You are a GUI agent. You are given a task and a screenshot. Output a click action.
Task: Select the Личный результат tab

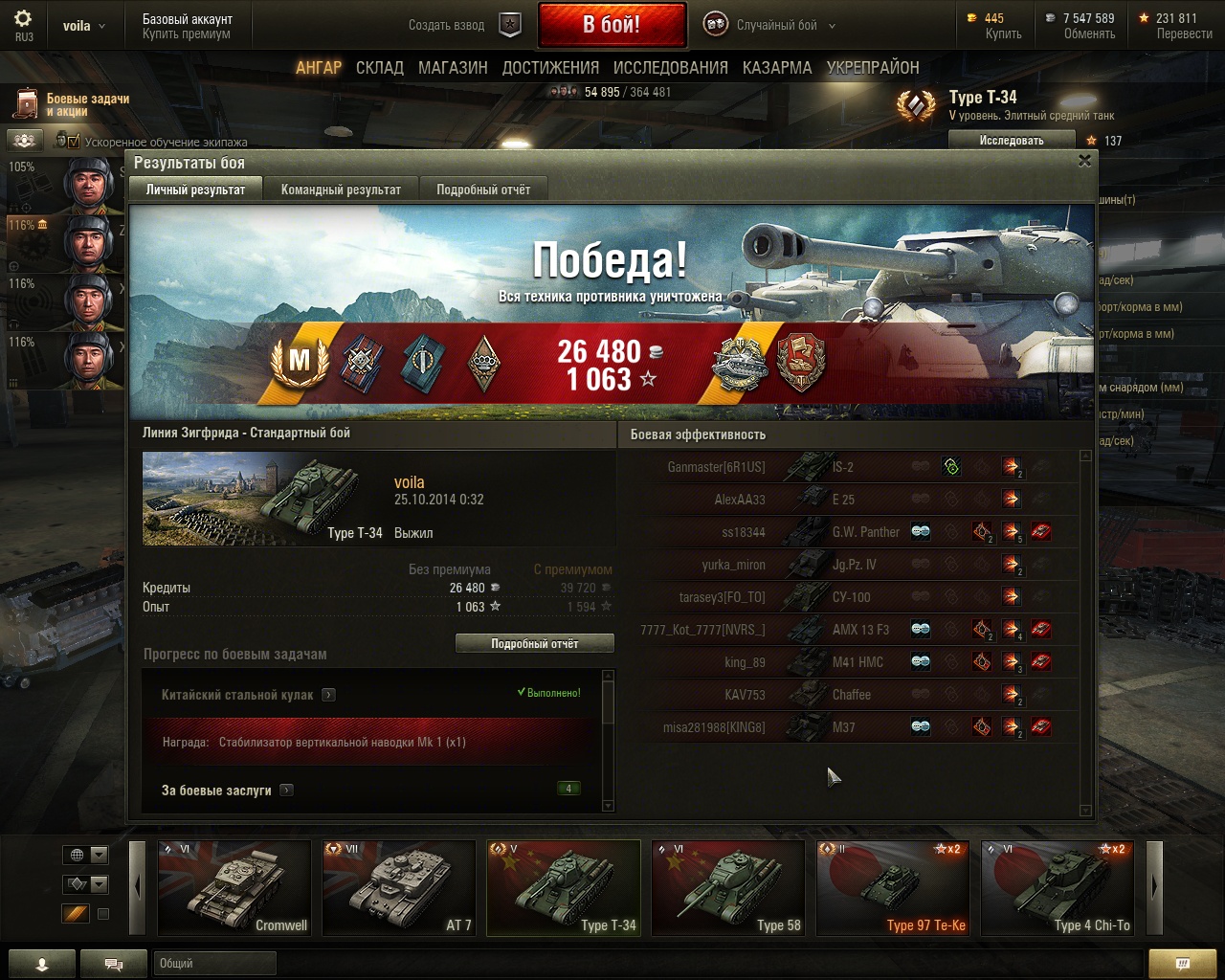click(x=195, y=189)
